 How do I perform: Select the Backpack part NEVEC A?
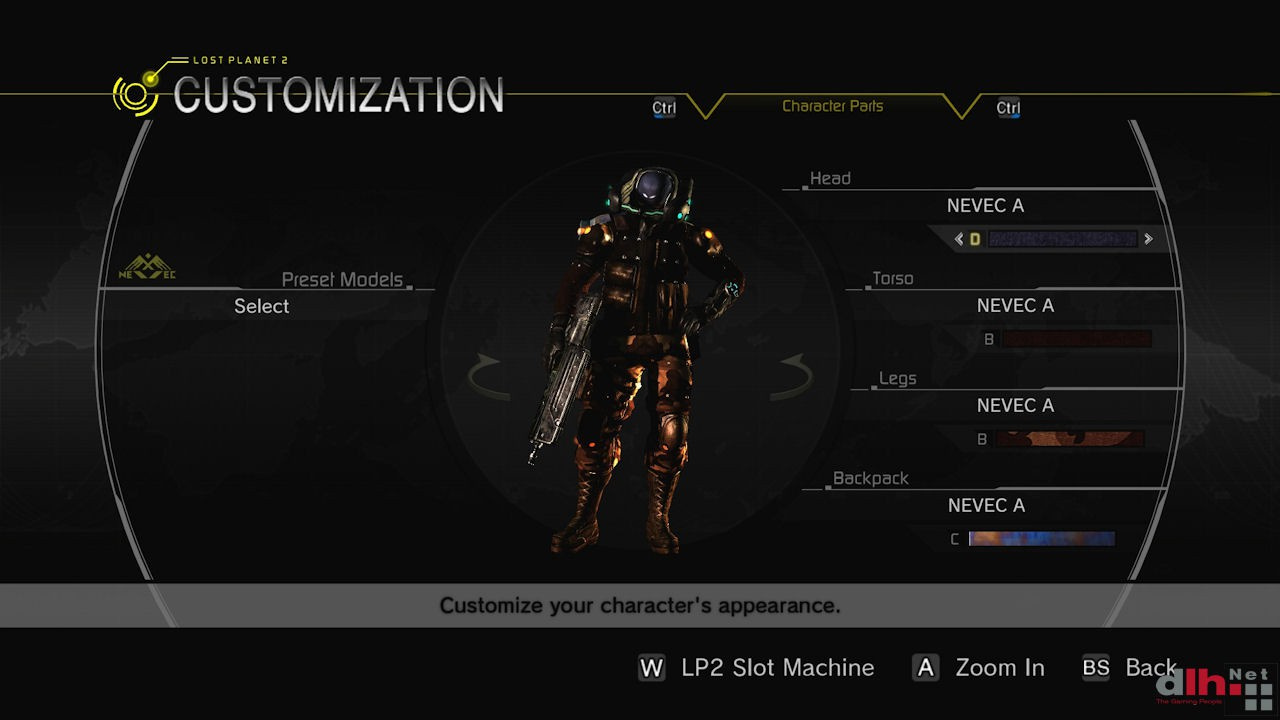coord(986,506)
